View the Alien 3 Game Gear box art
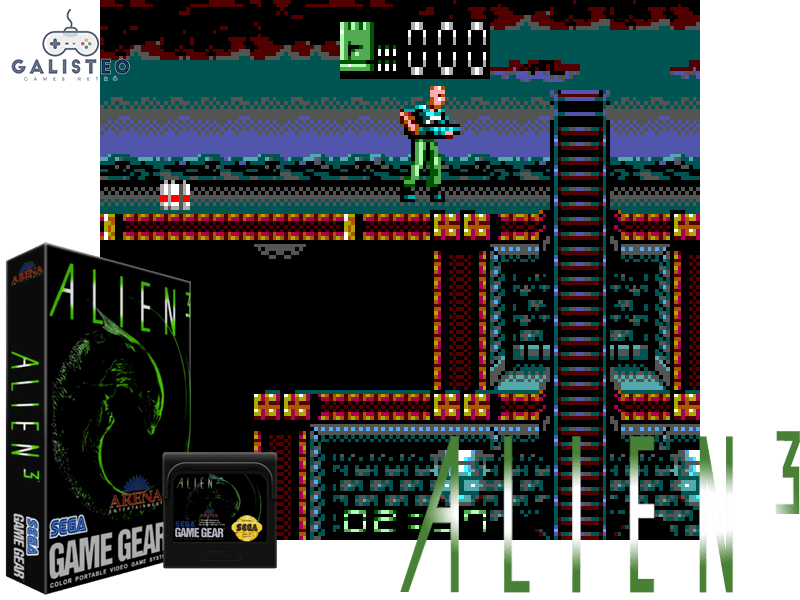Screen dimensions: 800x600 (96, 420)
